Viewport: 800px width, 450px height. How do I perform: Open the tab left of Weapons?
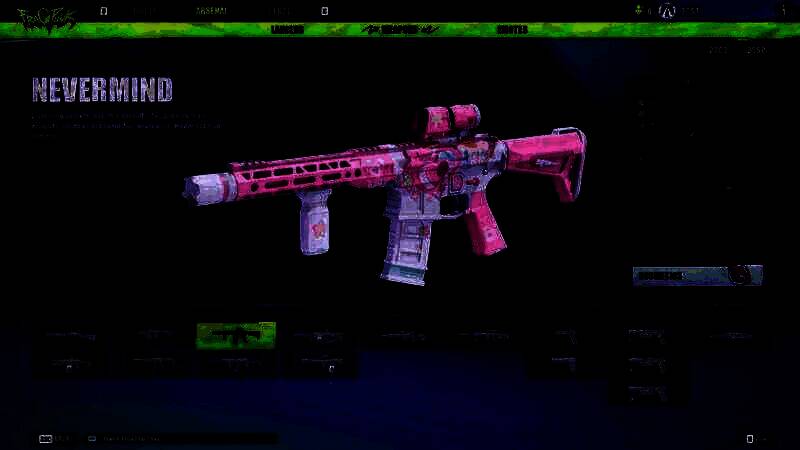pyautogui.click(x=288, y=30)
